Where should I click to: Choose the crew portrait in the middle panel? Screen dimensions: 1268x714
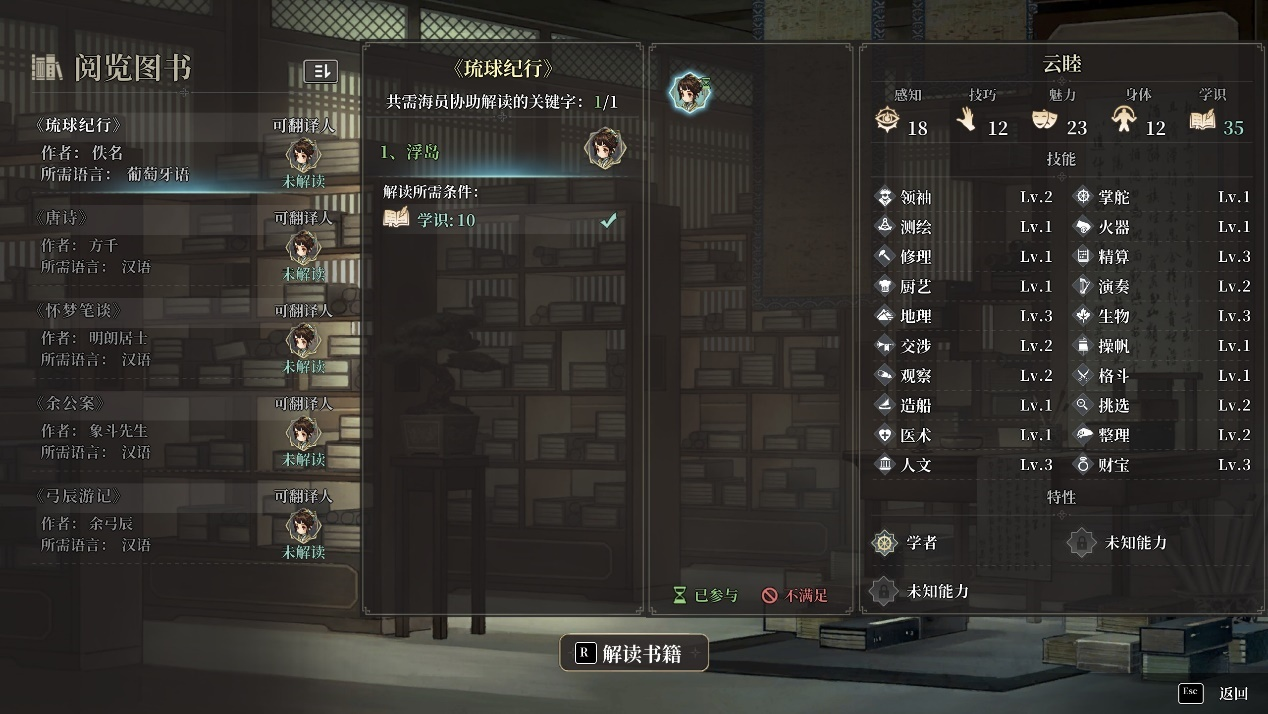coord(689,92)
